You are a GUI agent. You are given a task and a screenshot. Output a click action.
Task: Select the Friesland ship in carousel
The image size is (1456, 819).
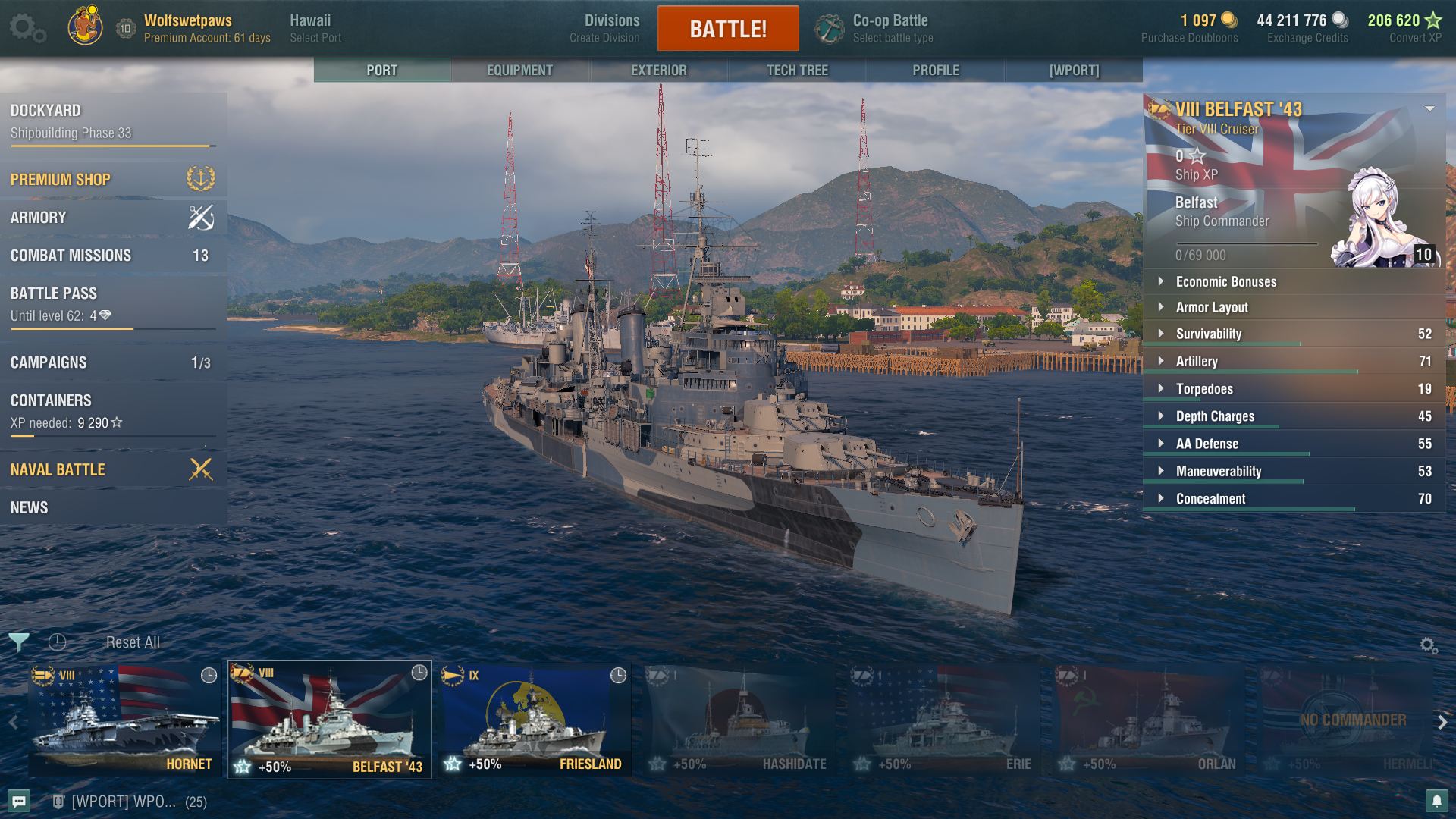[x=535, y=720]
